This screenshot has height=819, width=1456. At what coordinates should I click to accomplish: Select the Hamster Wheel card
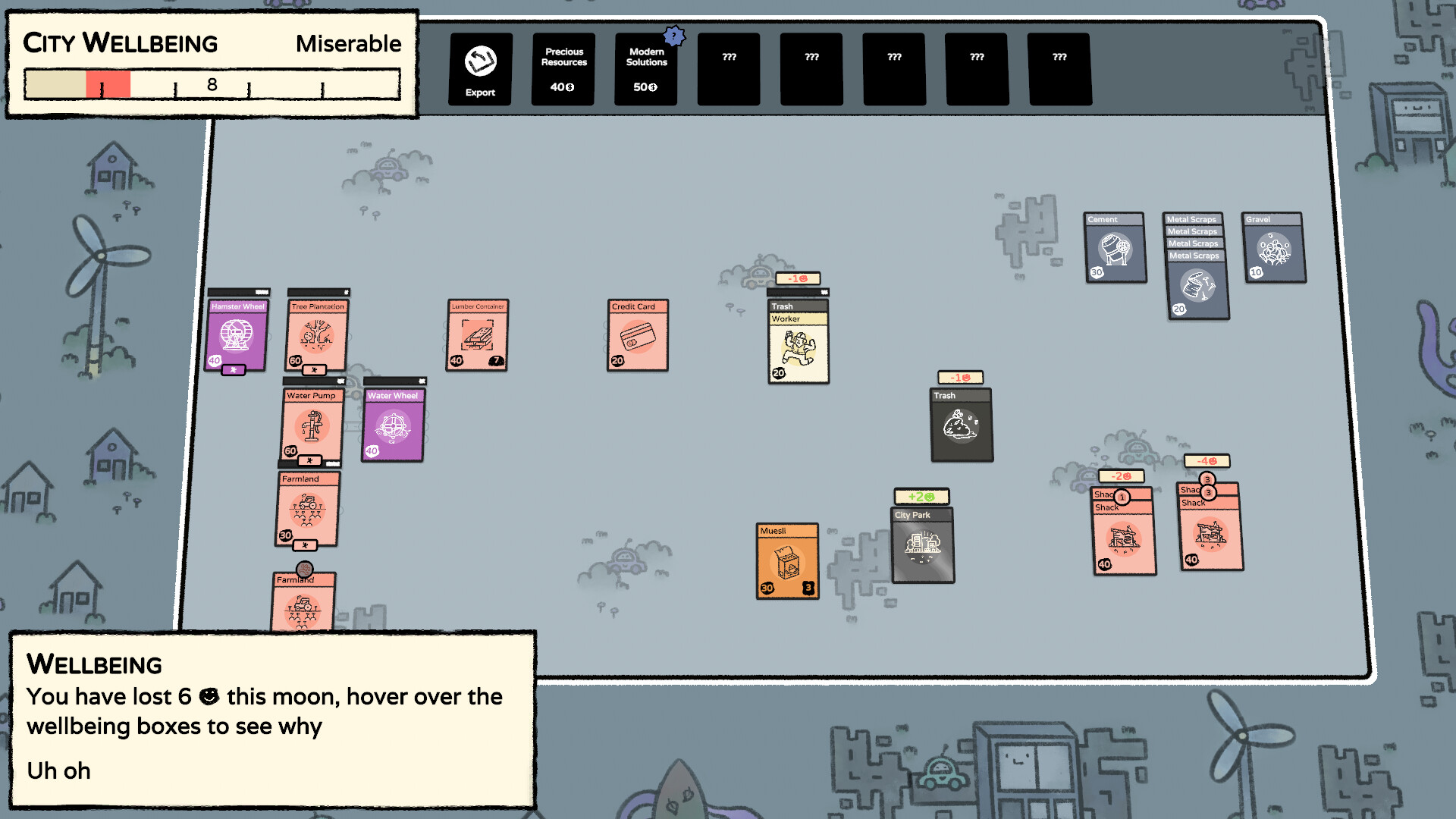(x=237, y=334)
